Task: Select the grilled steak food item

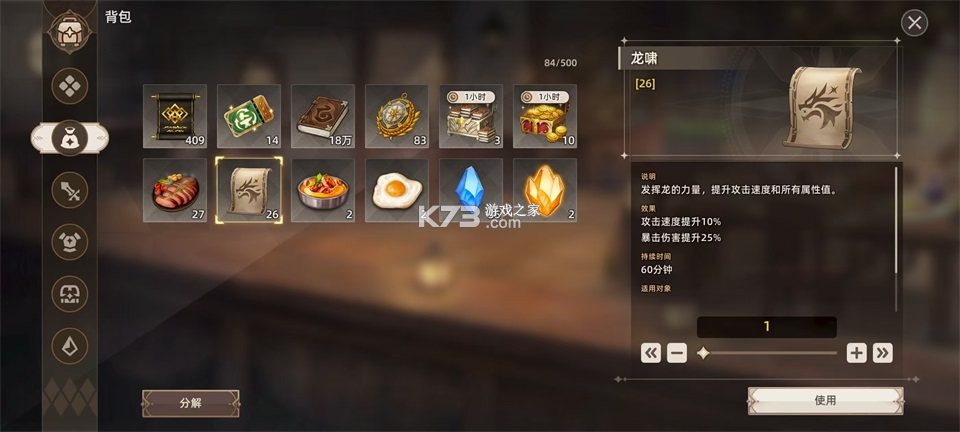Action: (175, 190)
